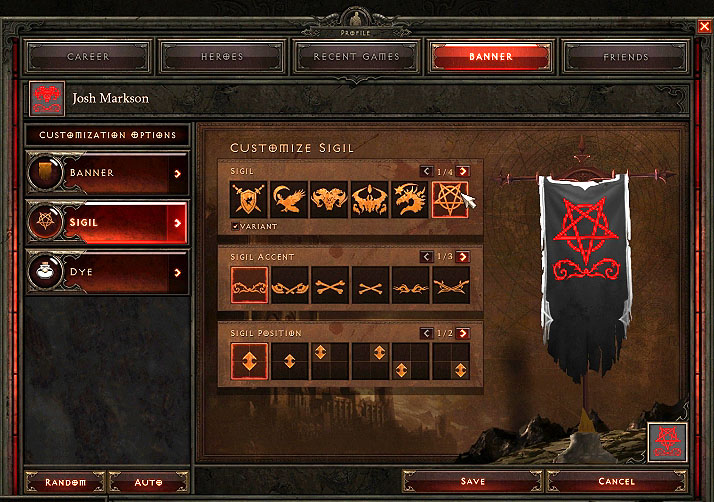This screenshot has height=502, width=714.
Task: Close the profile window
Action: click(x=705, y=26)
